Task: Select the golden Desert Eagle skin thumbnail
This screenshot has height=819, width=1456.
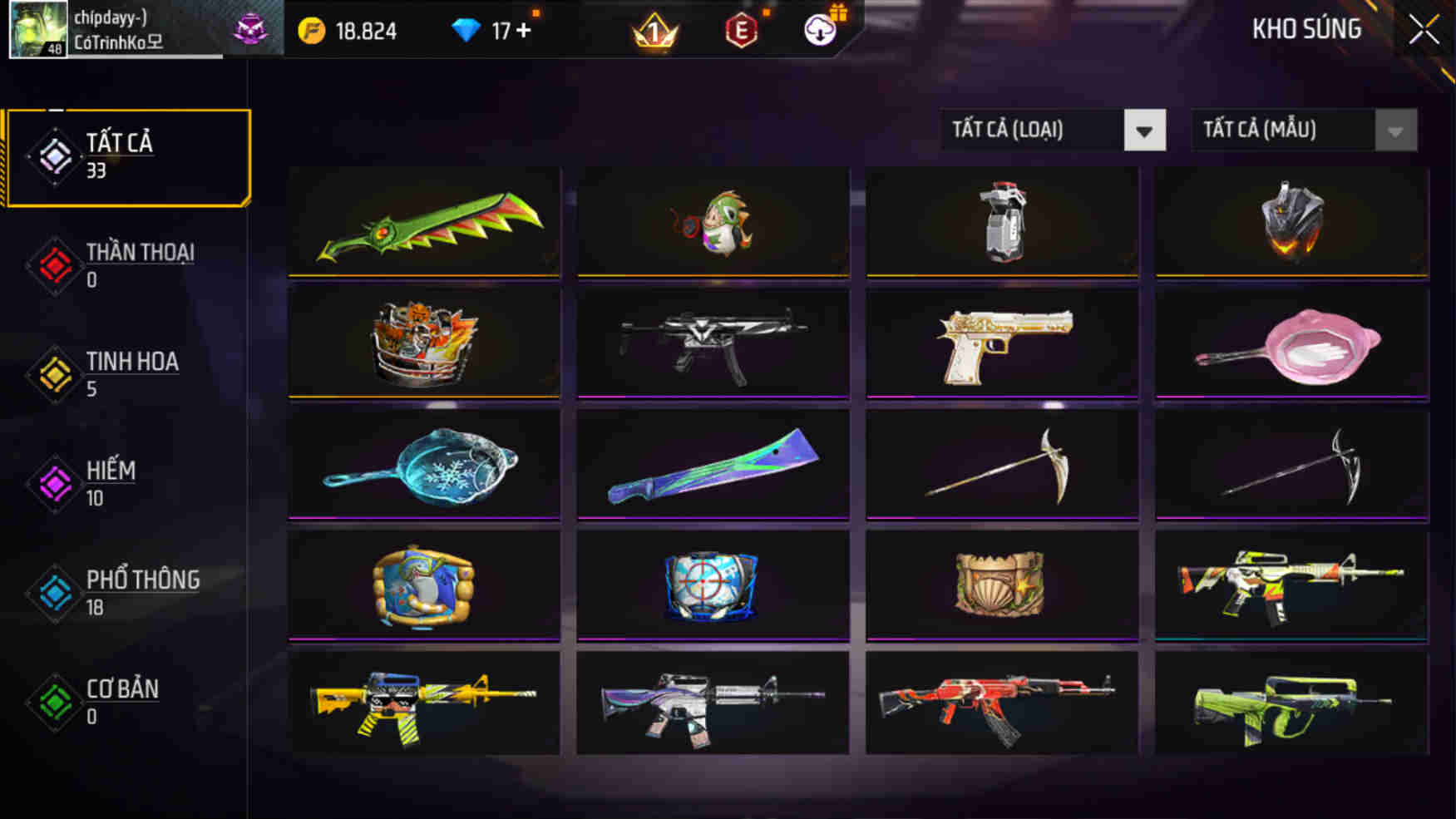Action: (x=1001, y=343)
